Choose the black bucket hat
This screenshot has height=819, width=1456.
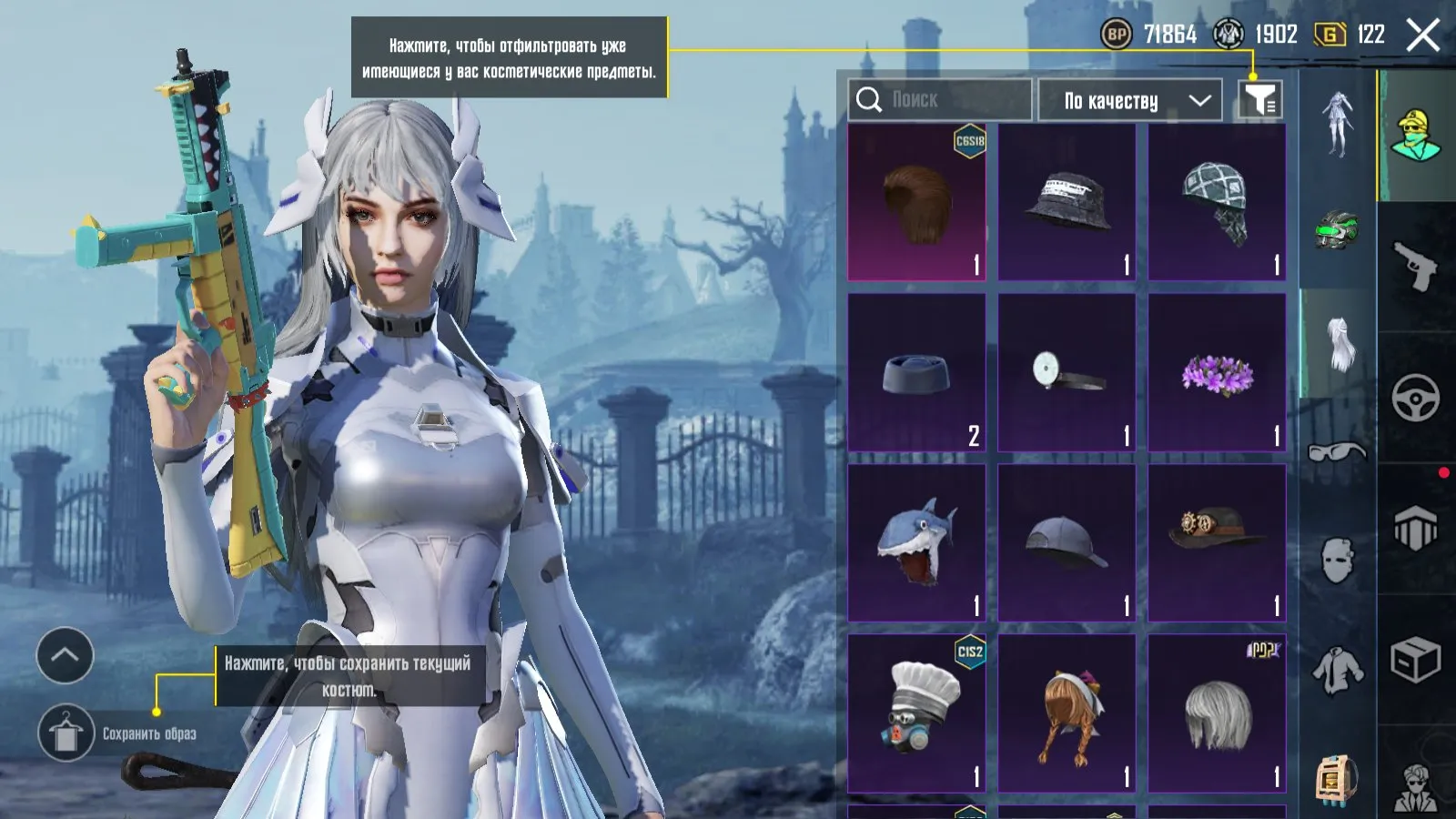[x=1067, y=202]
